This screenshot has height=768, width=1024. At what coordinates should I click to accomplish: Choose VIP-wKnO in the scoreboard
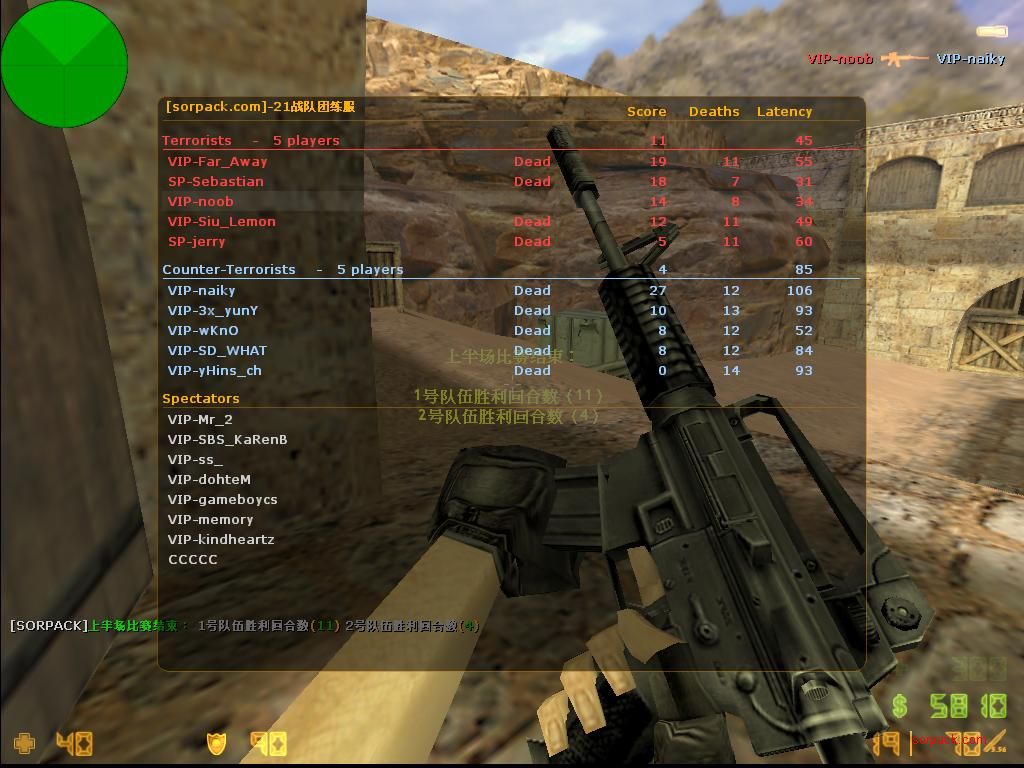203,330
